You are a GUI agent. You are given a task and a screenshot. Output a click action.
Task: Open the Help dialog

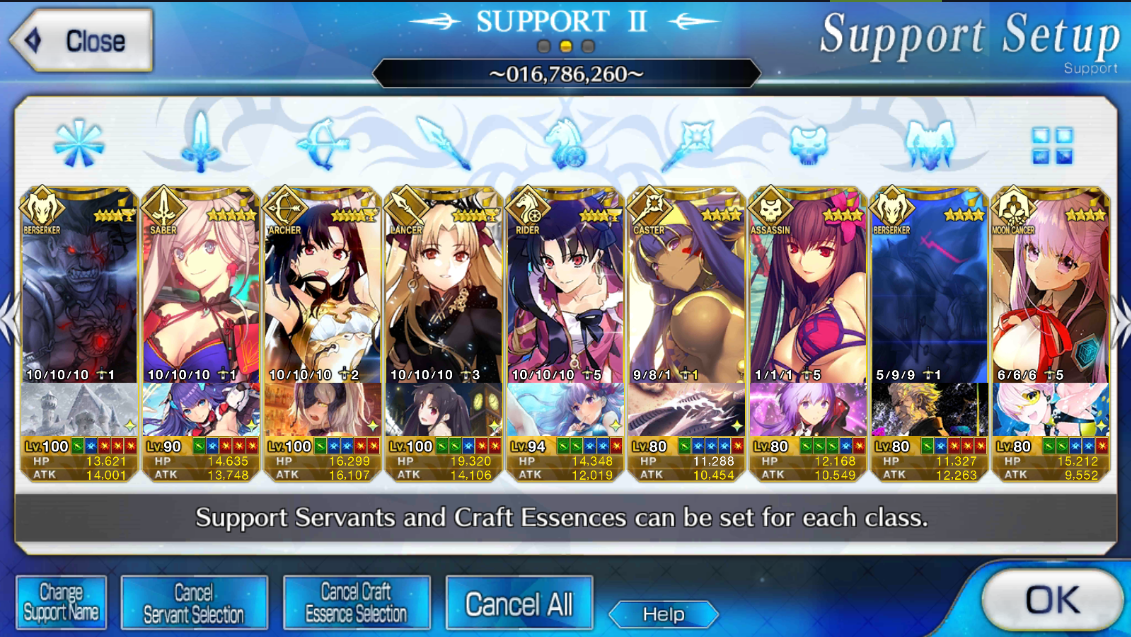coord(663,614)
